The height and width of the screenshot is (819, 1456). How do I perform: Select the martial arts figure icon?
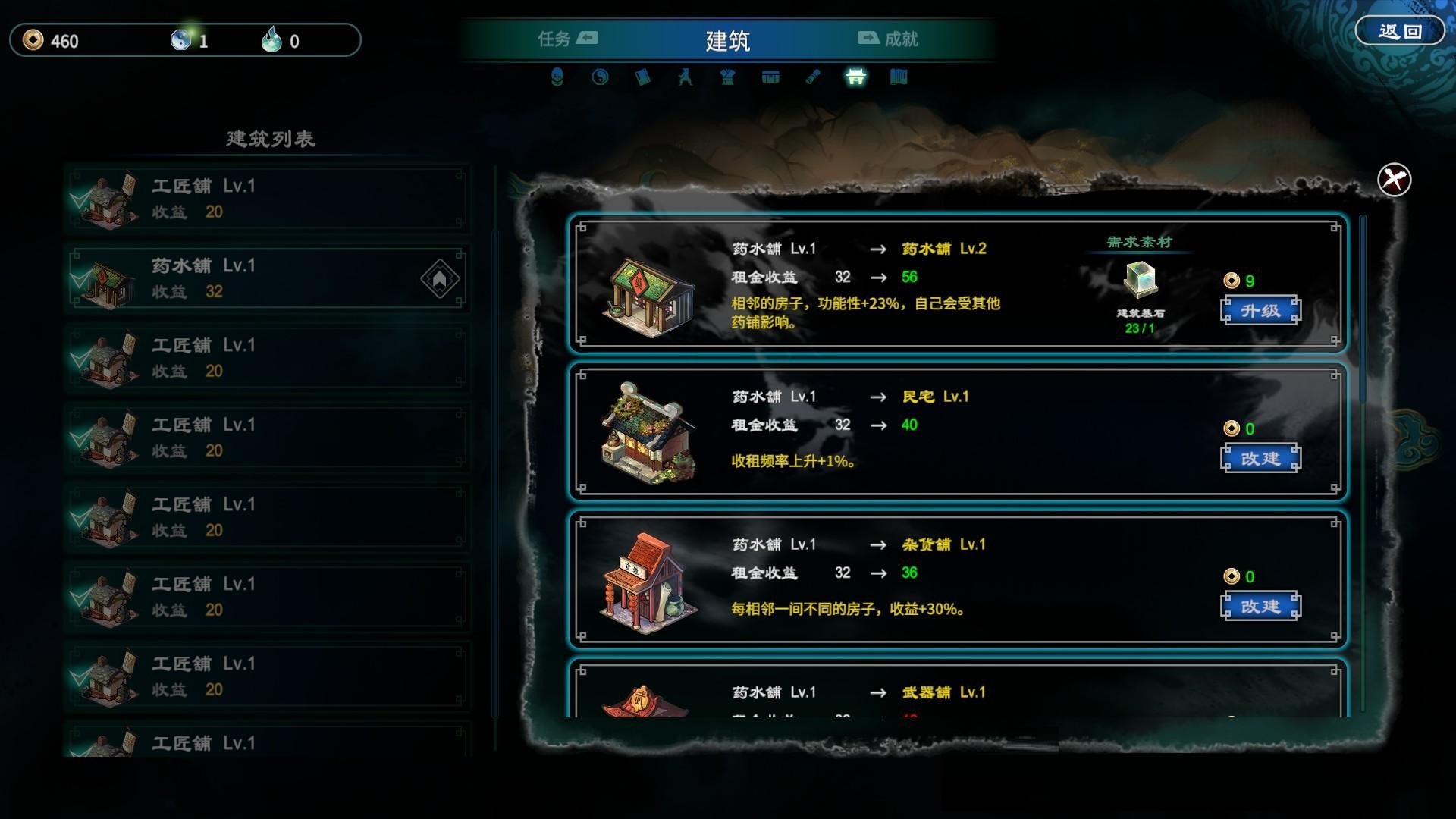pyautogui.click(x=686, y=77)
